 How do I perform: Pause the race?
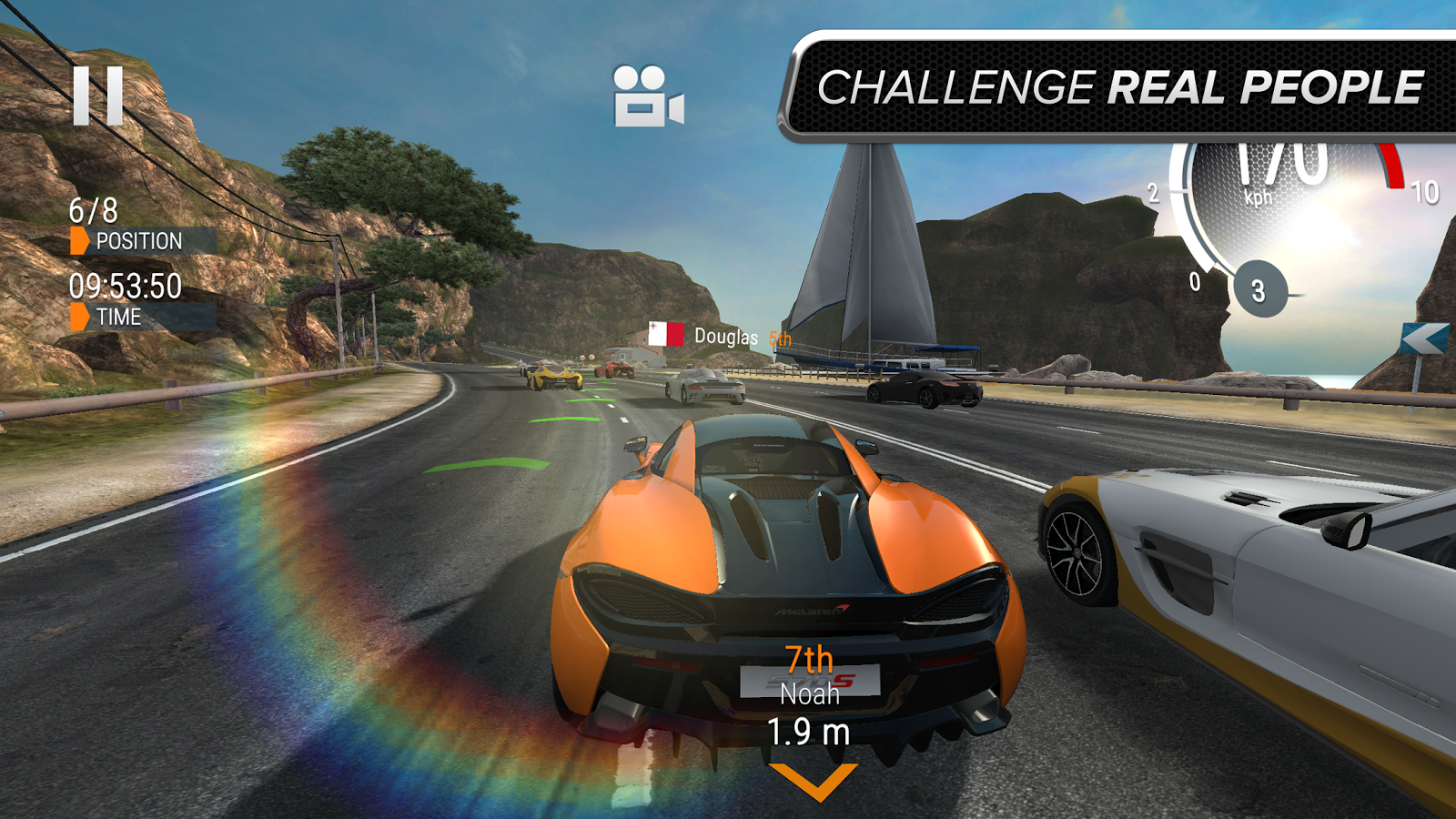point(97,96)
